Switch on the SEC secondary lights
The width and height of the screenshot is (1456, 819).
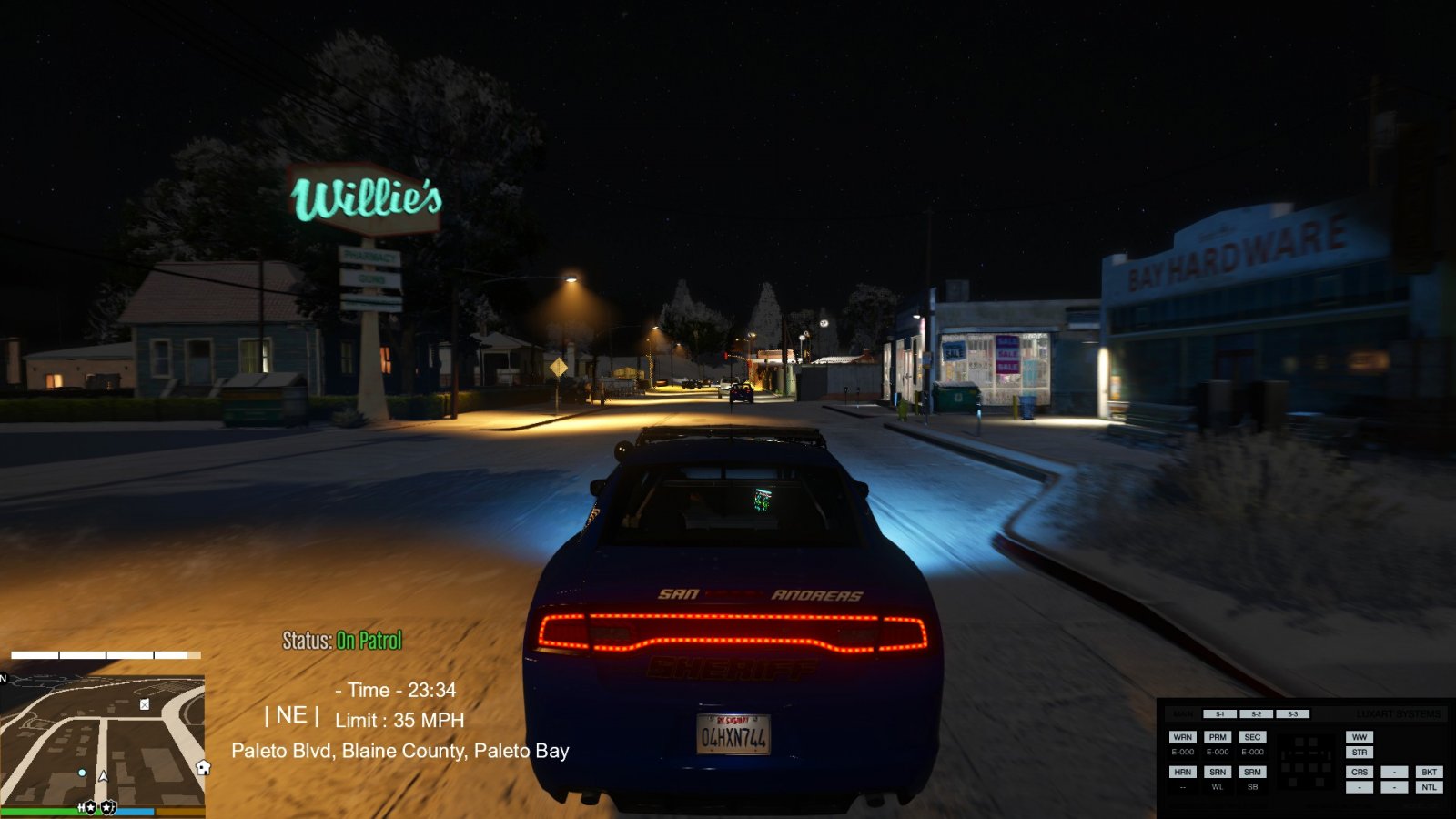(x=1252, y=737)
